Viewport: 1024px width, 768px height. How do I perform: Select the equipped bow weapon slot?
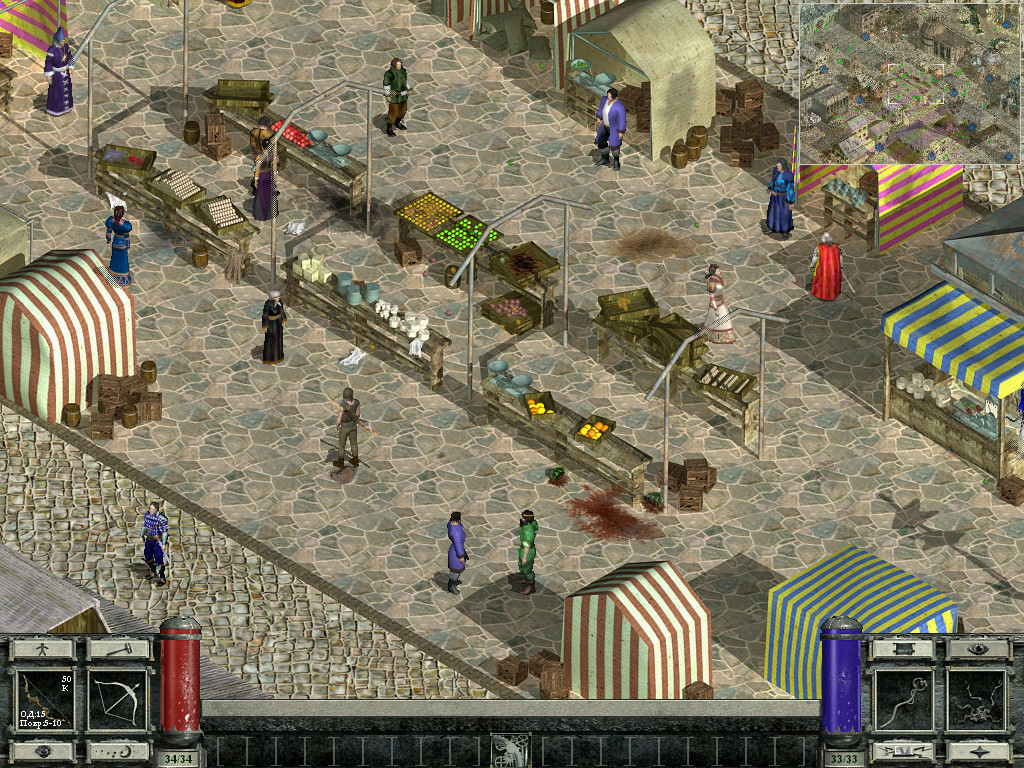point(45,700)
